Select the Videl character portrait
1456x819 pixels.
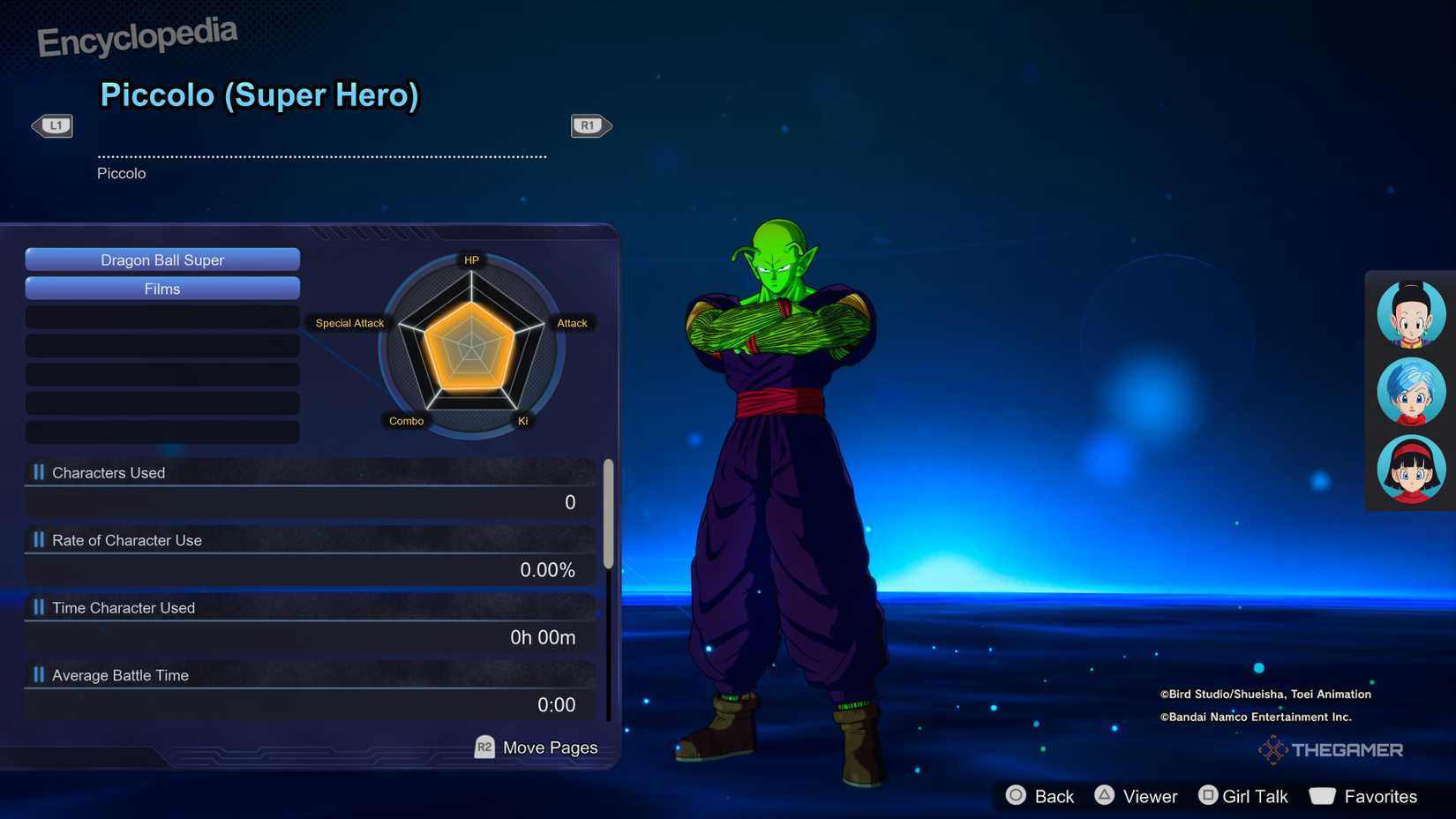tap(1410, 469)
